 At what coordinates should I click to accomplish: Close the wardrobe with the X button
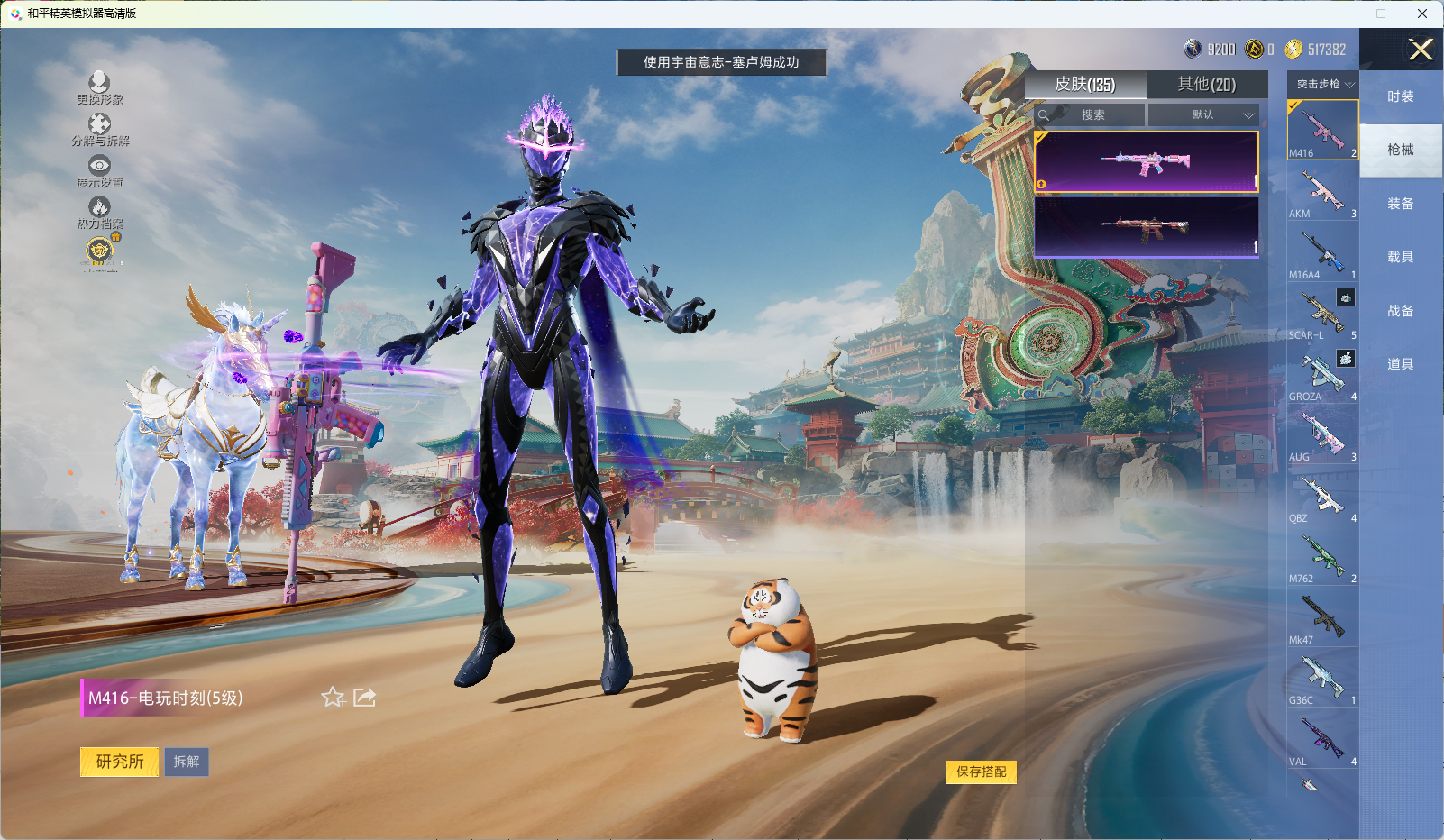(1421, 50)
